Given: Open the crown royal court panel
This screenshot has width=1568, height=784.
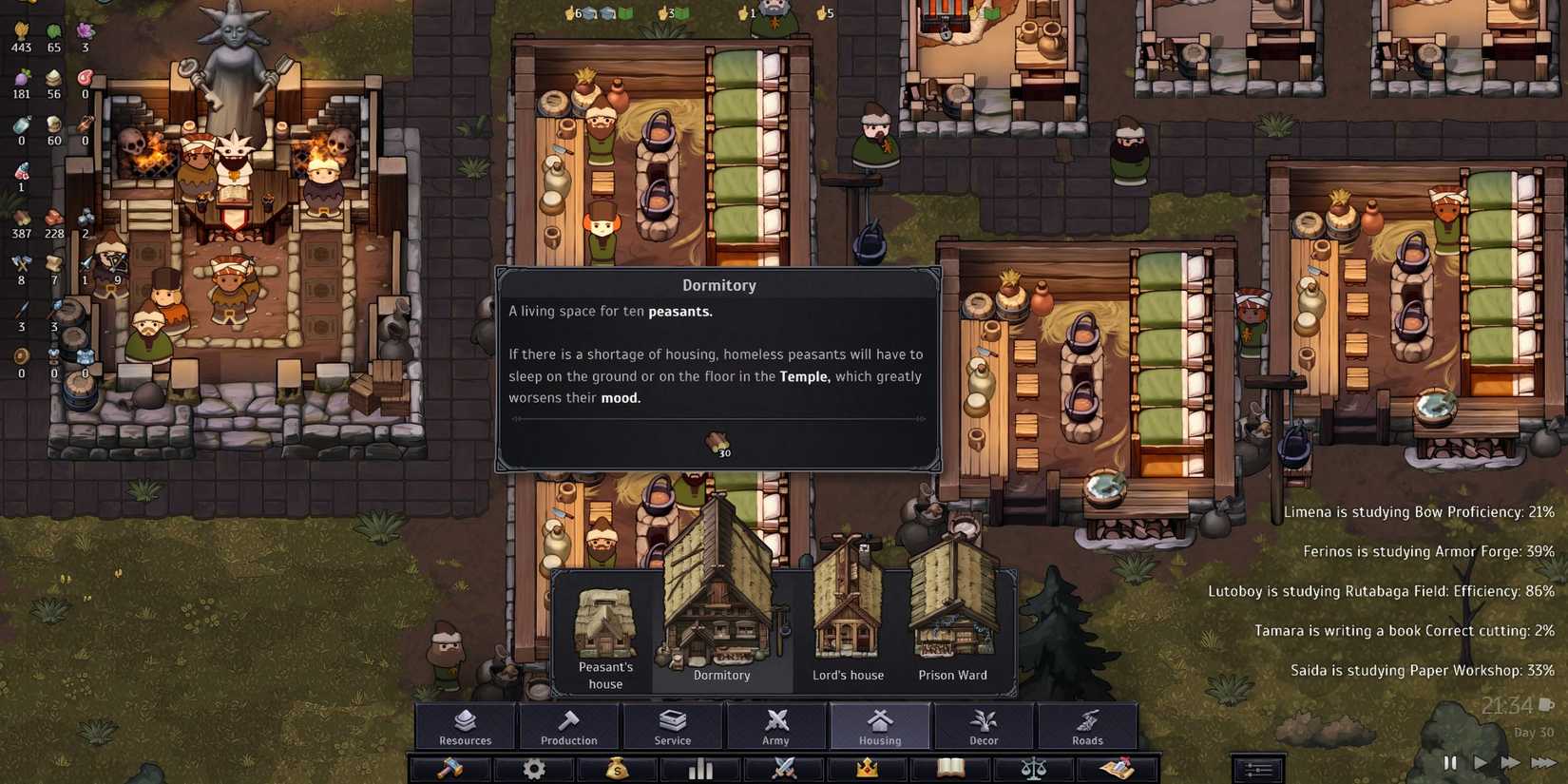Looking at the screenshot, I should (x=866, y=770).
